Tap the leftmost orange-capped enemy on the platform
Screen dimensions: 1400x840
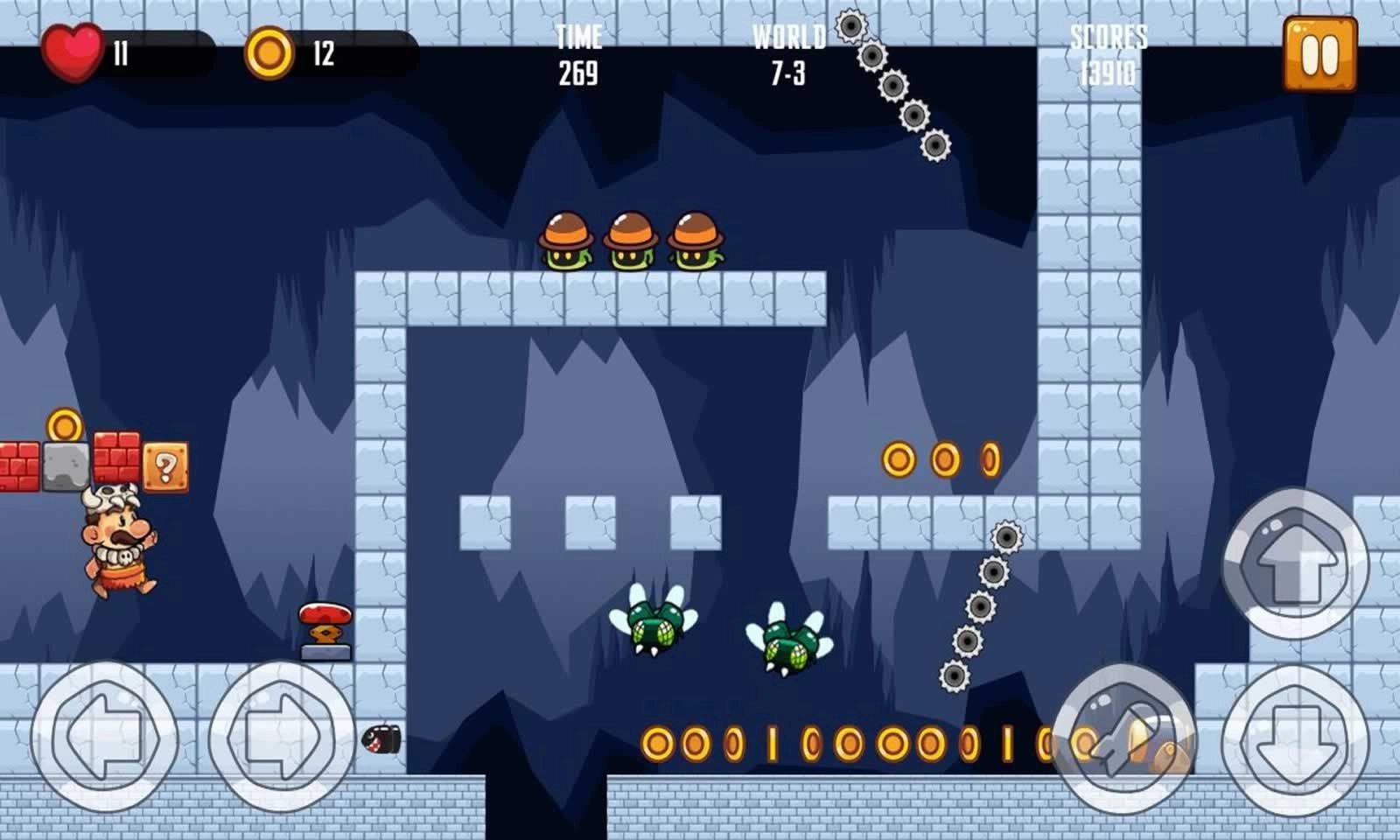(564, 241)
